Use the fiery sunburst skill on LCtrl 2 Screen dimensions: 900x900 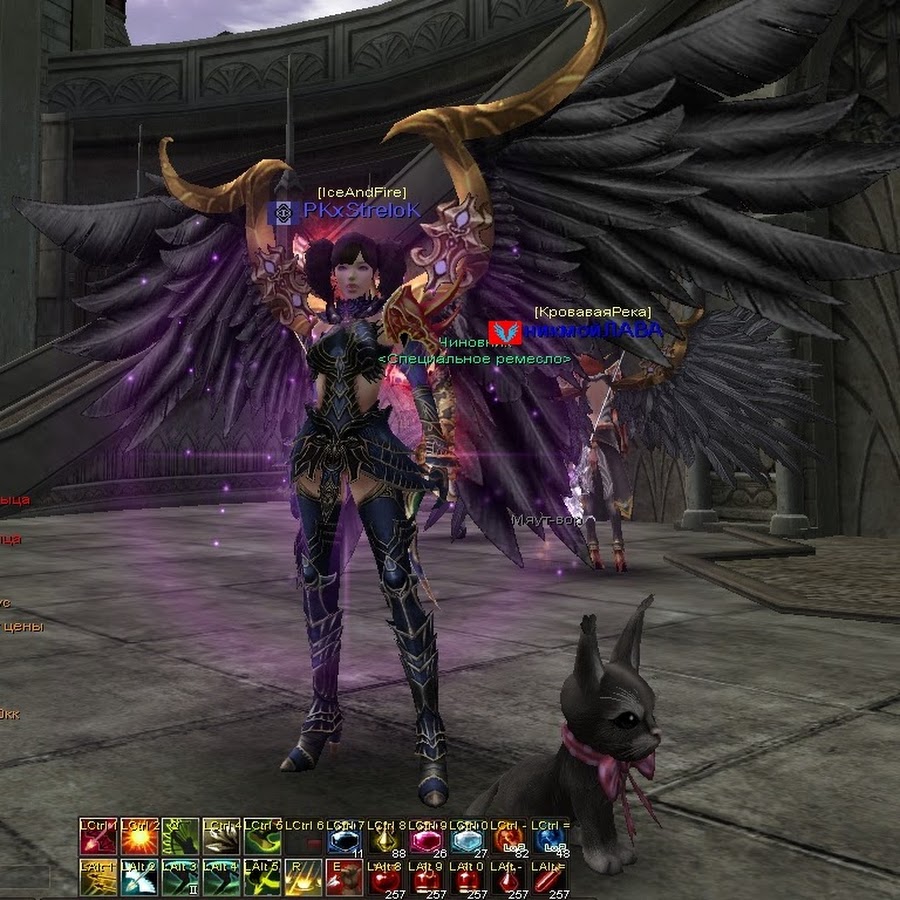tap(140, 838)
